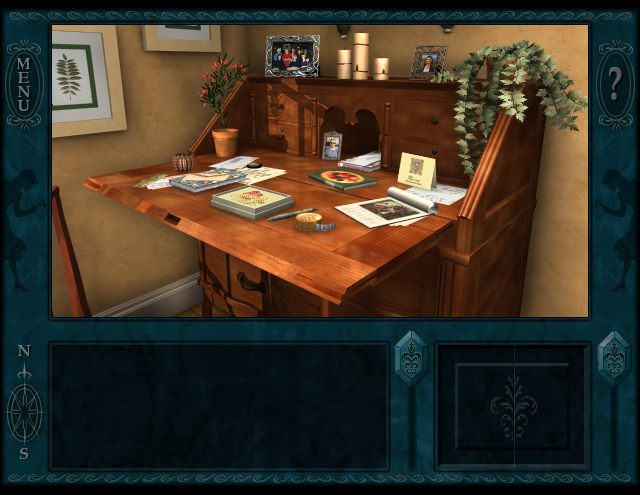
Task: Click the scroll knob beside the text box
Action: (411, 359)
